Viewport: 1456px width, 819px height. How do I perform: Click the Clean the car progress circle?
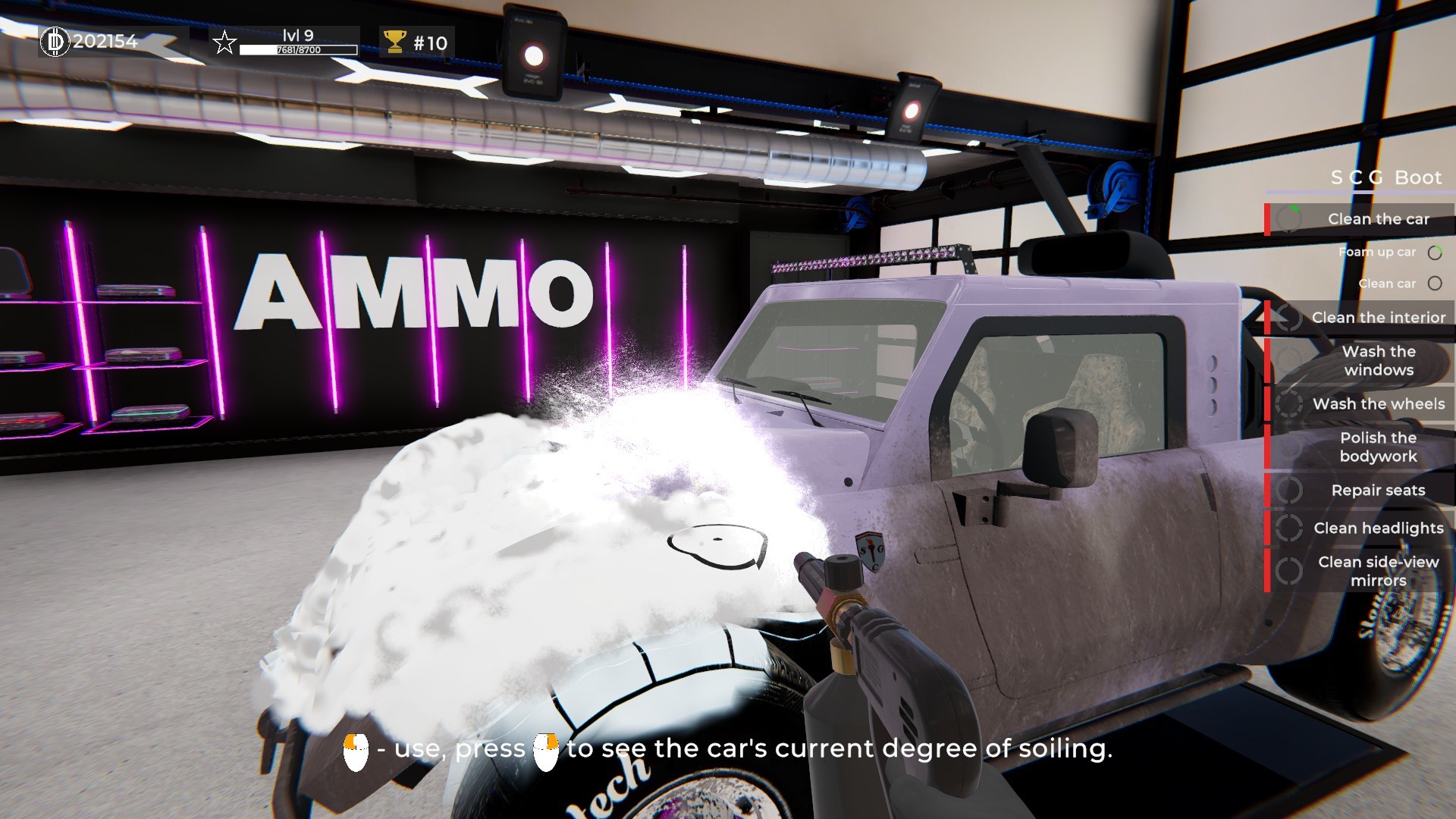1288,219
